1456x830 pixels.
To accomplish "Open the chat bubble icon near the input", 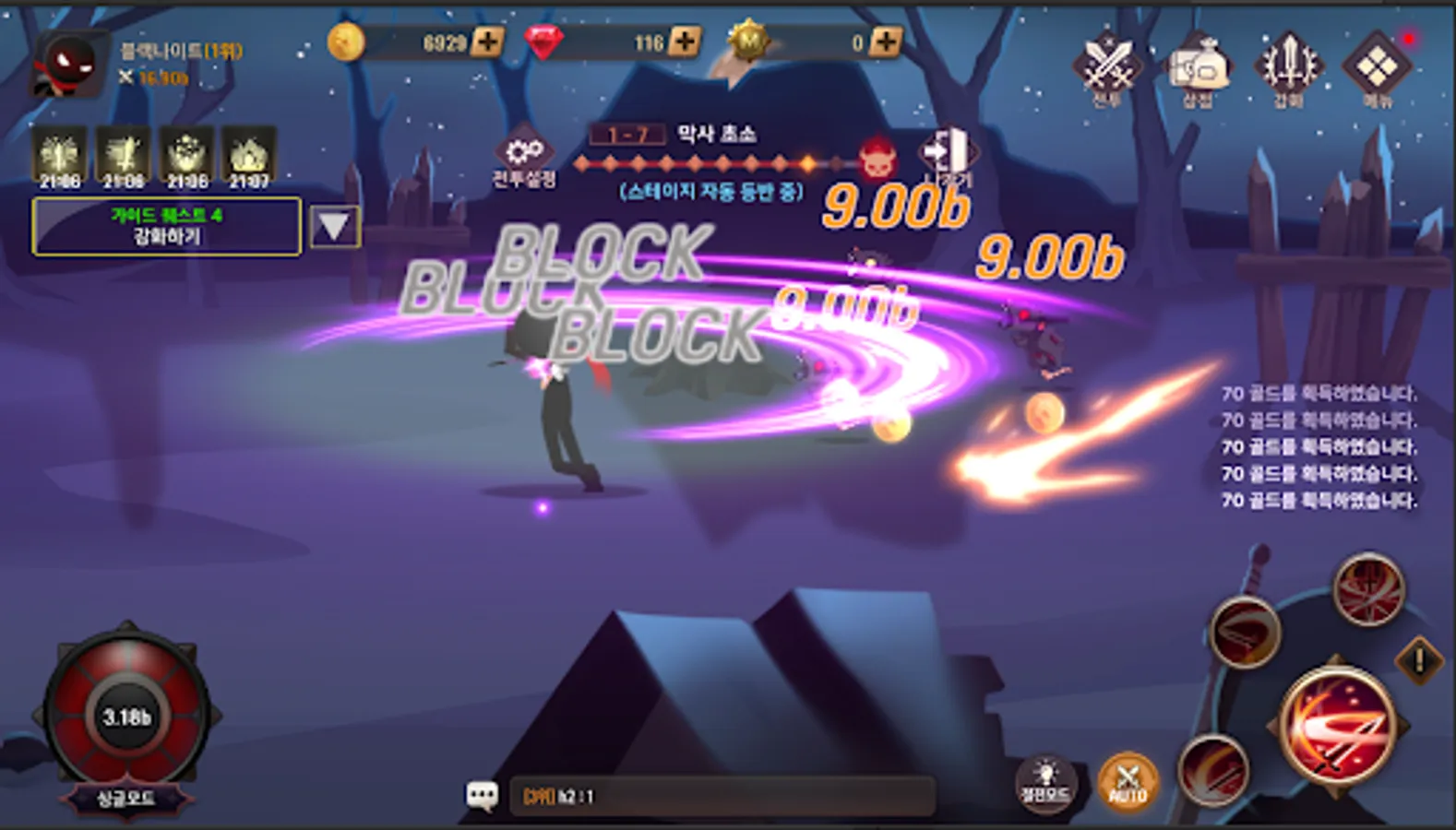I will click(483, 795).
